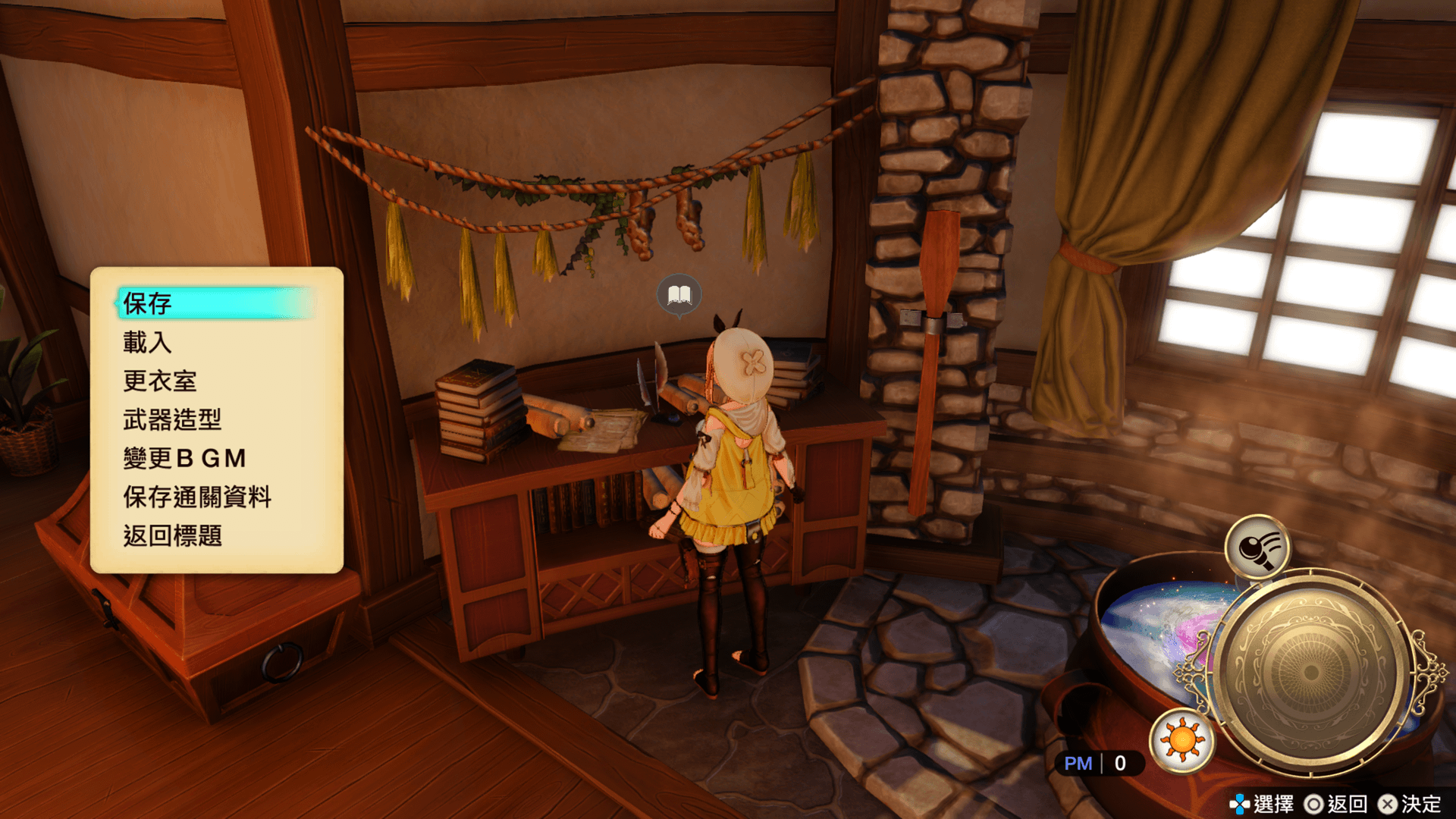Choose 保存通關資料 clear data save
Image resolution: width=1456 pixels, height=819 pixels.
click(x=197, y=497)
